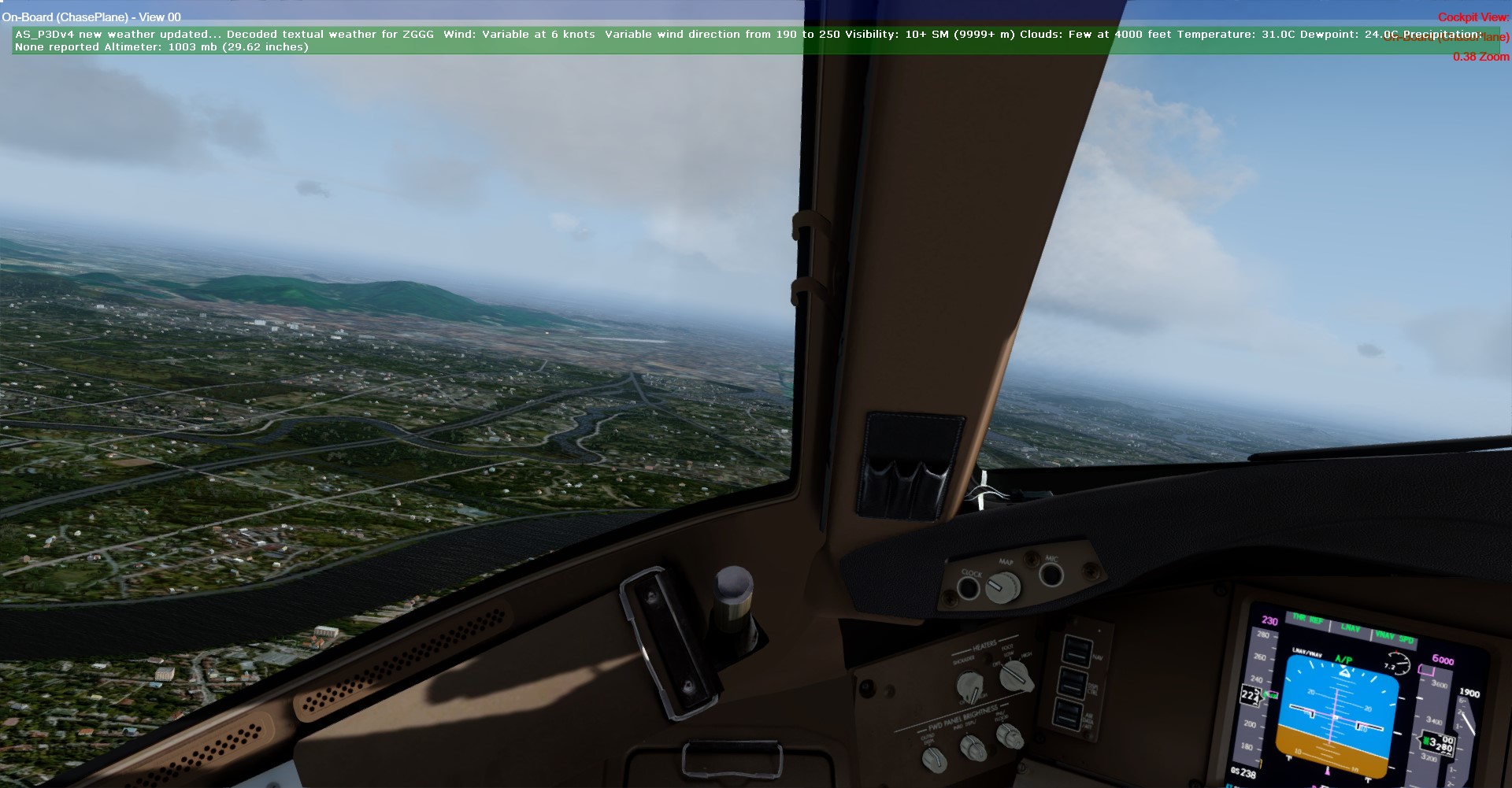
Task: Push the CLOCK button on the glareshield
Action: [968, 587]
